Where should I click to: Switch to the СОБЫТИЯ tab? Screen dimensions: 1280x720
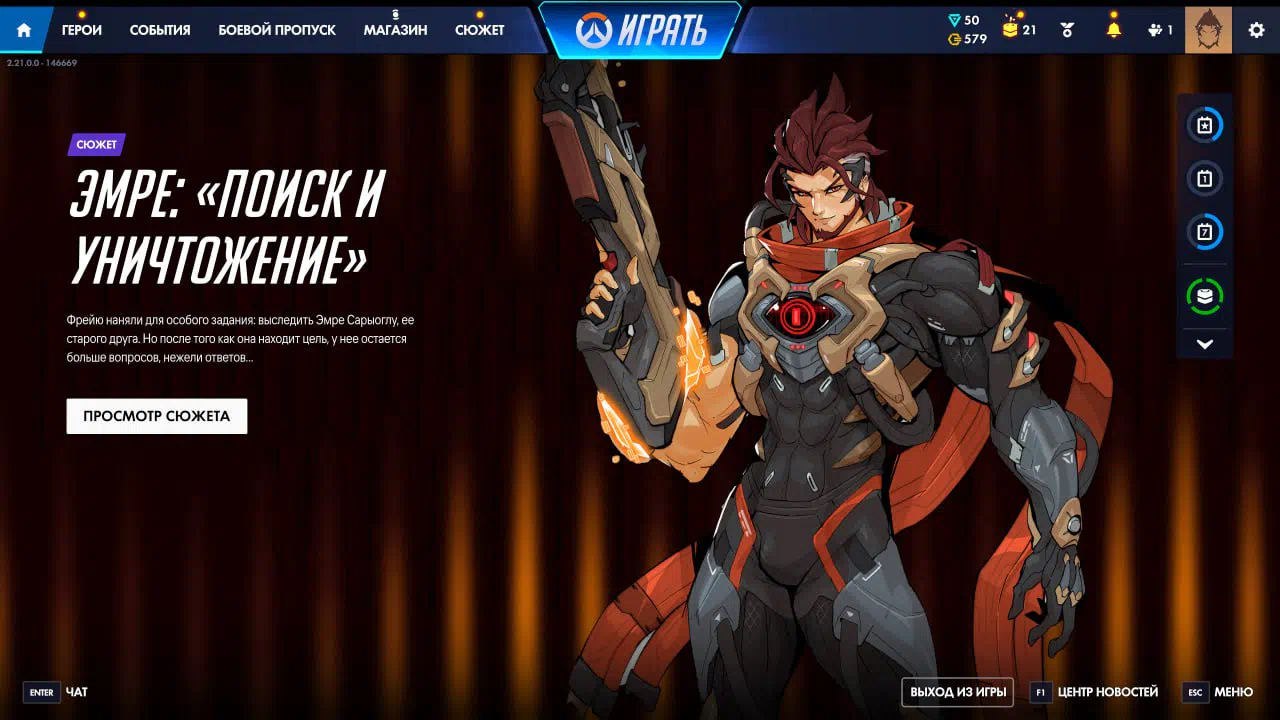[160, 30]
